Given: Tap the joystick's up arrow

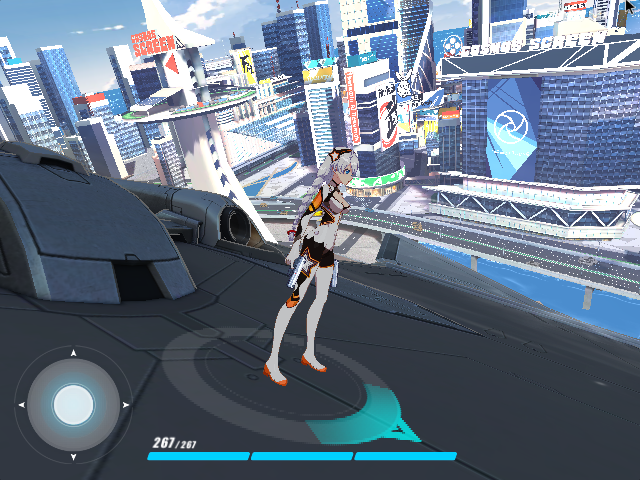Looking at the screenshot, I should (73, 353).
